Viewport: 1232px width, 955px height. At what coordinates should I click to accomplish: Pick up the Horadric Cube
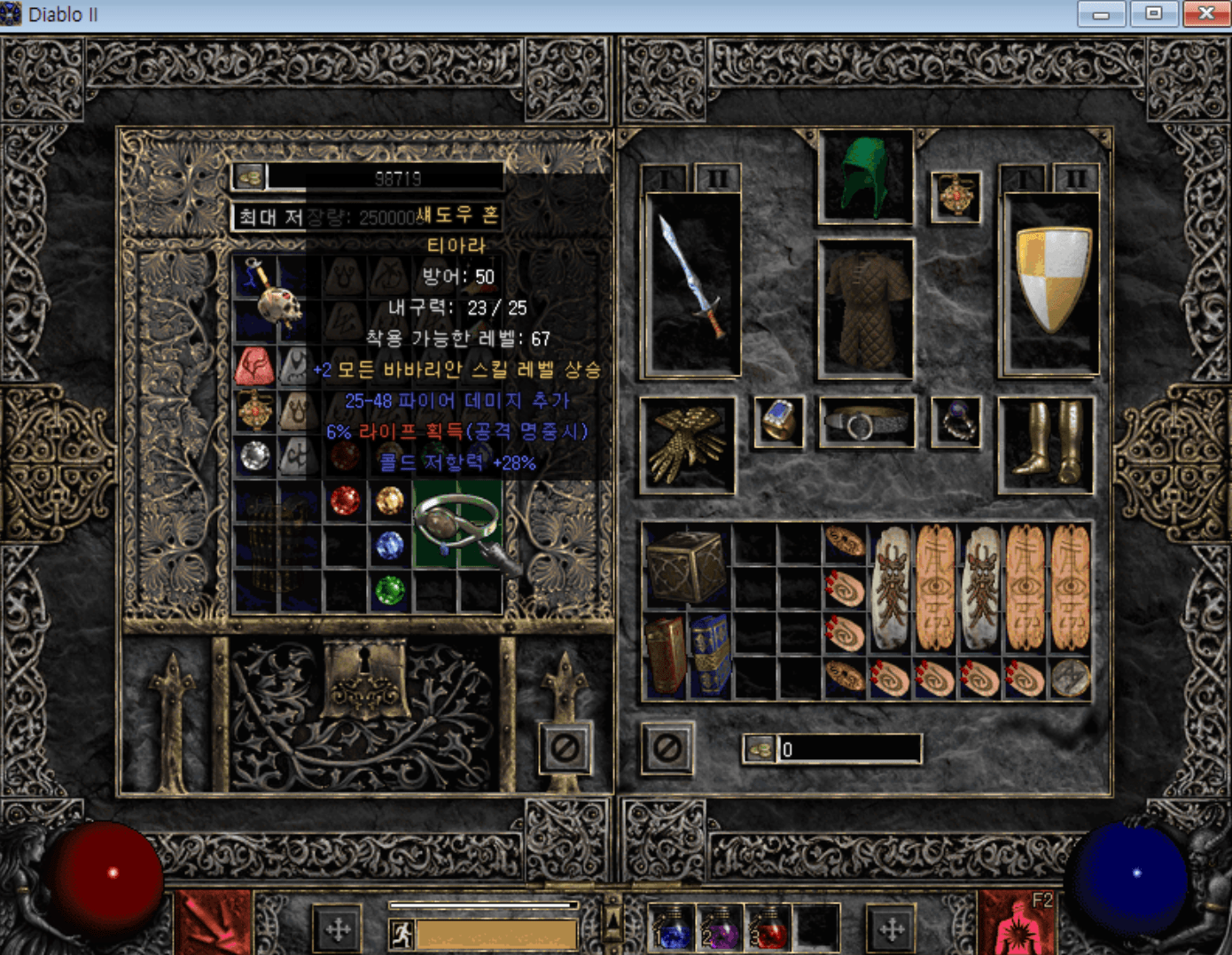tap(687, 567)
